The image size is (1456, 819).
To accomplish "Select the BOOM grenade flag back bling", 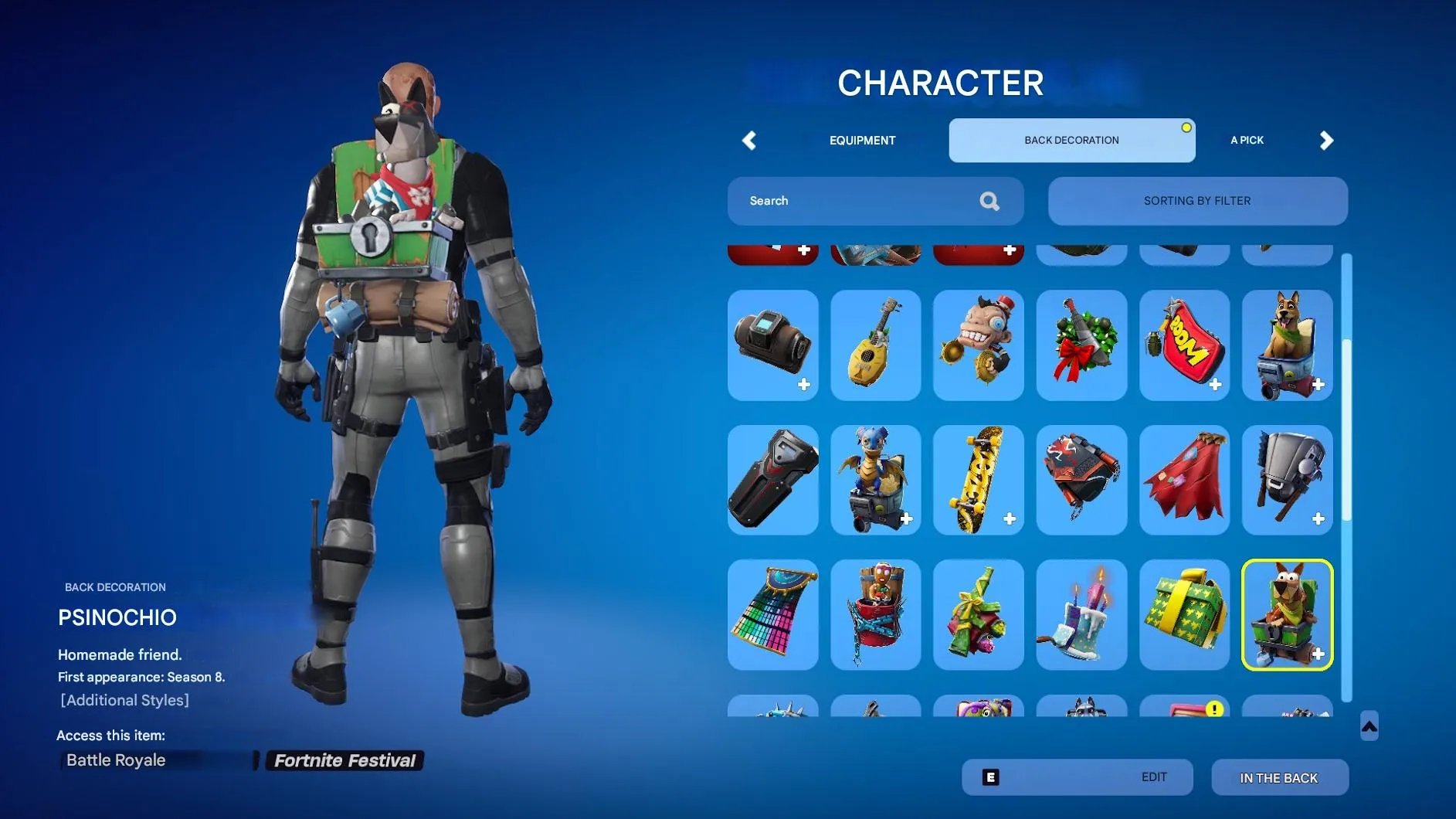I will tap(1185, 345).
